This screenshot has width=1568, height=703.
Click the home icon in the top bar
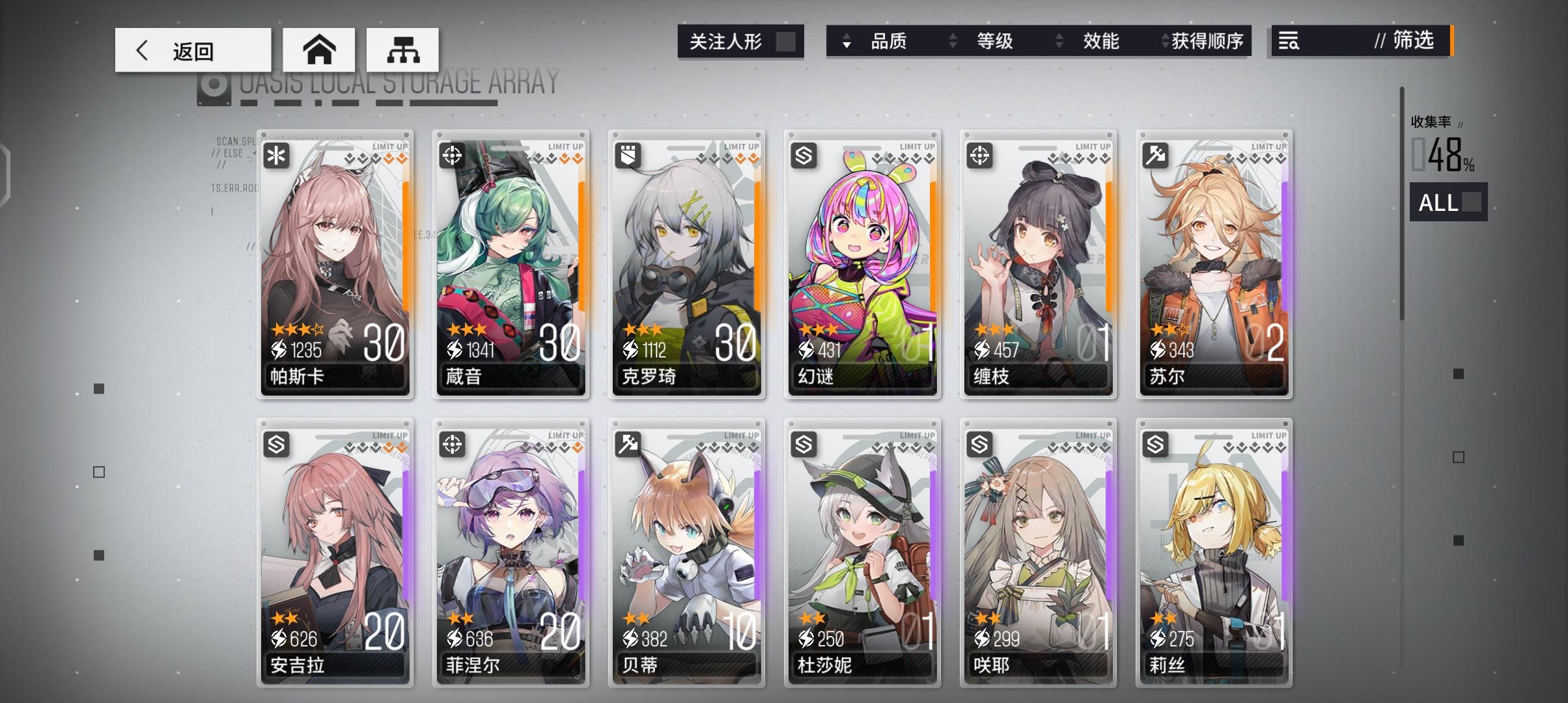coord(318,49)
